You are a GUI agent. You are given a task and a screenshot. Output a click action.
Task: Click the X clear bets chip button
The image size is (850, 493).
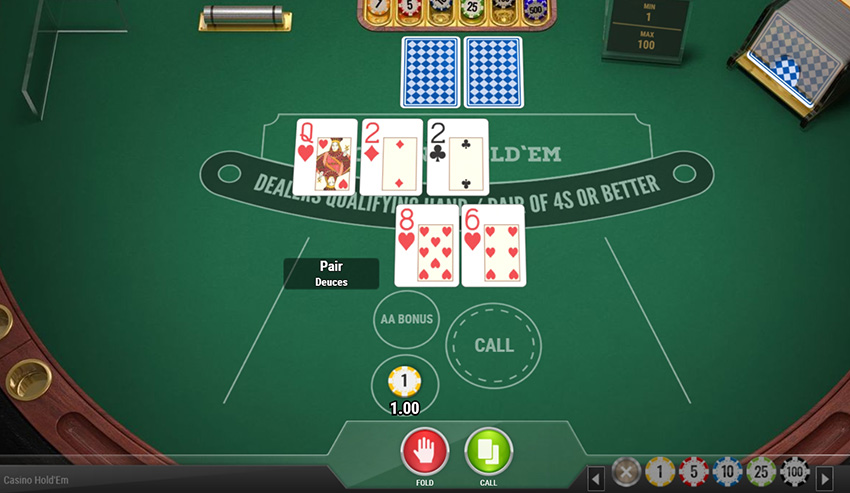626,472
